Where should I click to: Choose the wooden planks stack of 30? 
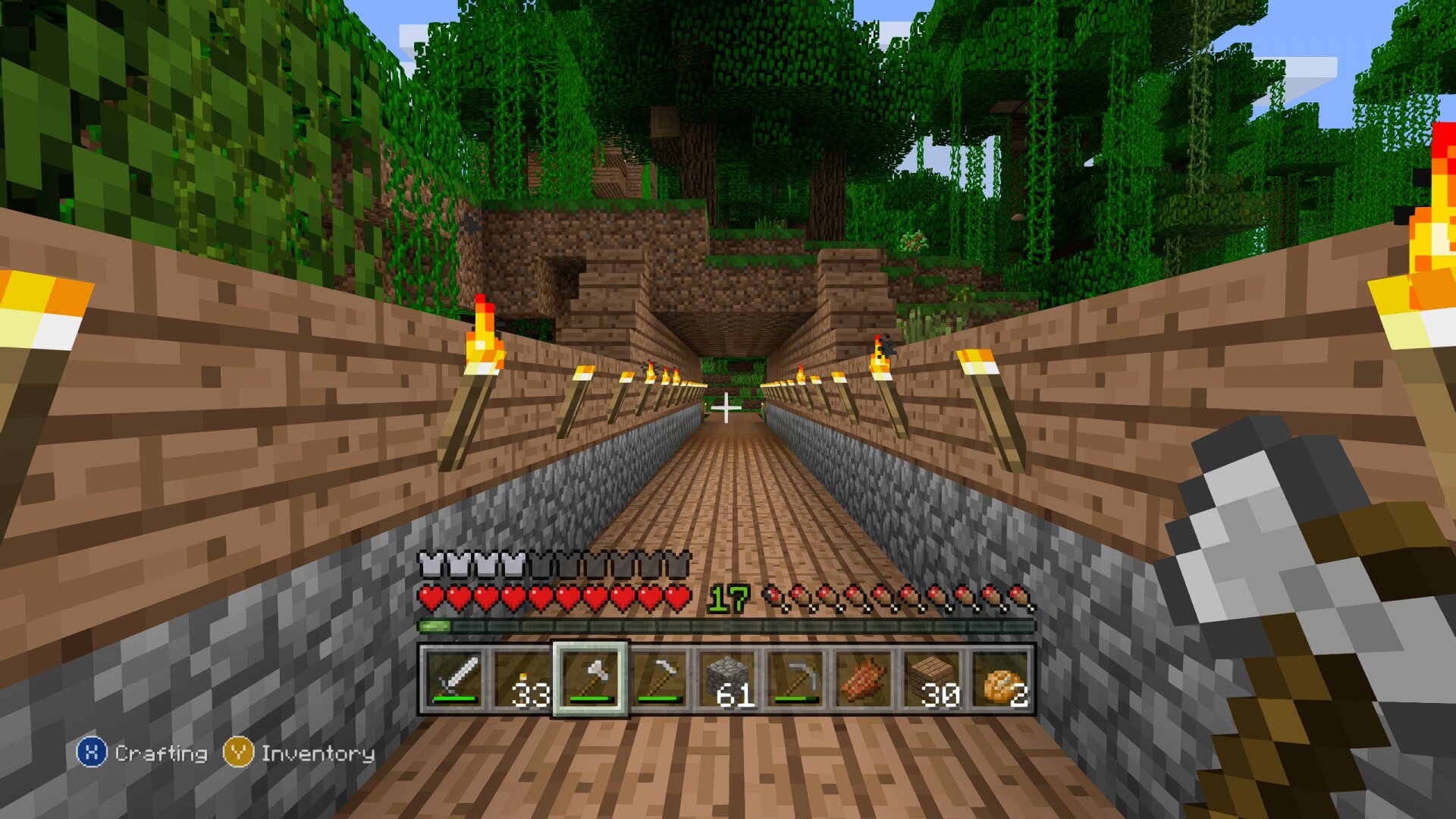click(x=932, y=679)
